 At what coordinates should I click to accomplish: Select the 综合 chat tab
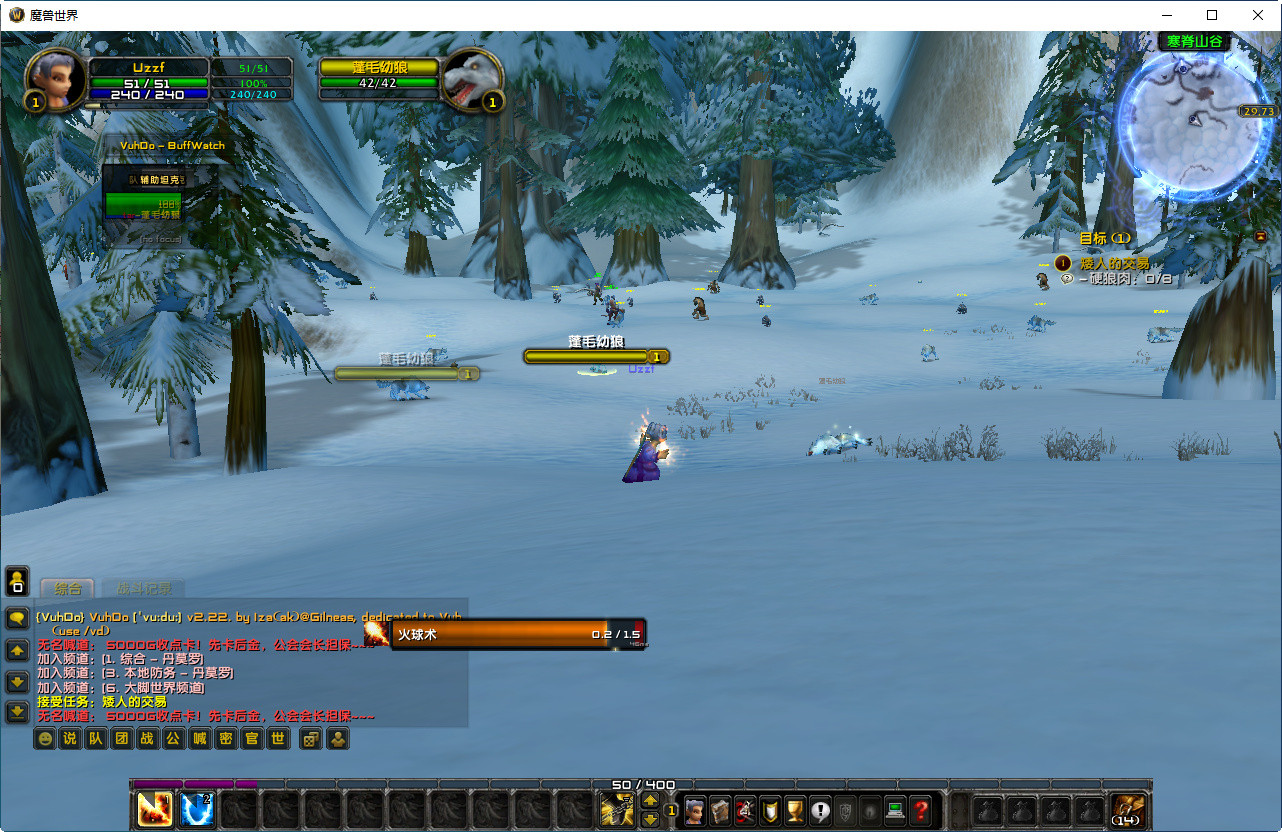(68, 589)
